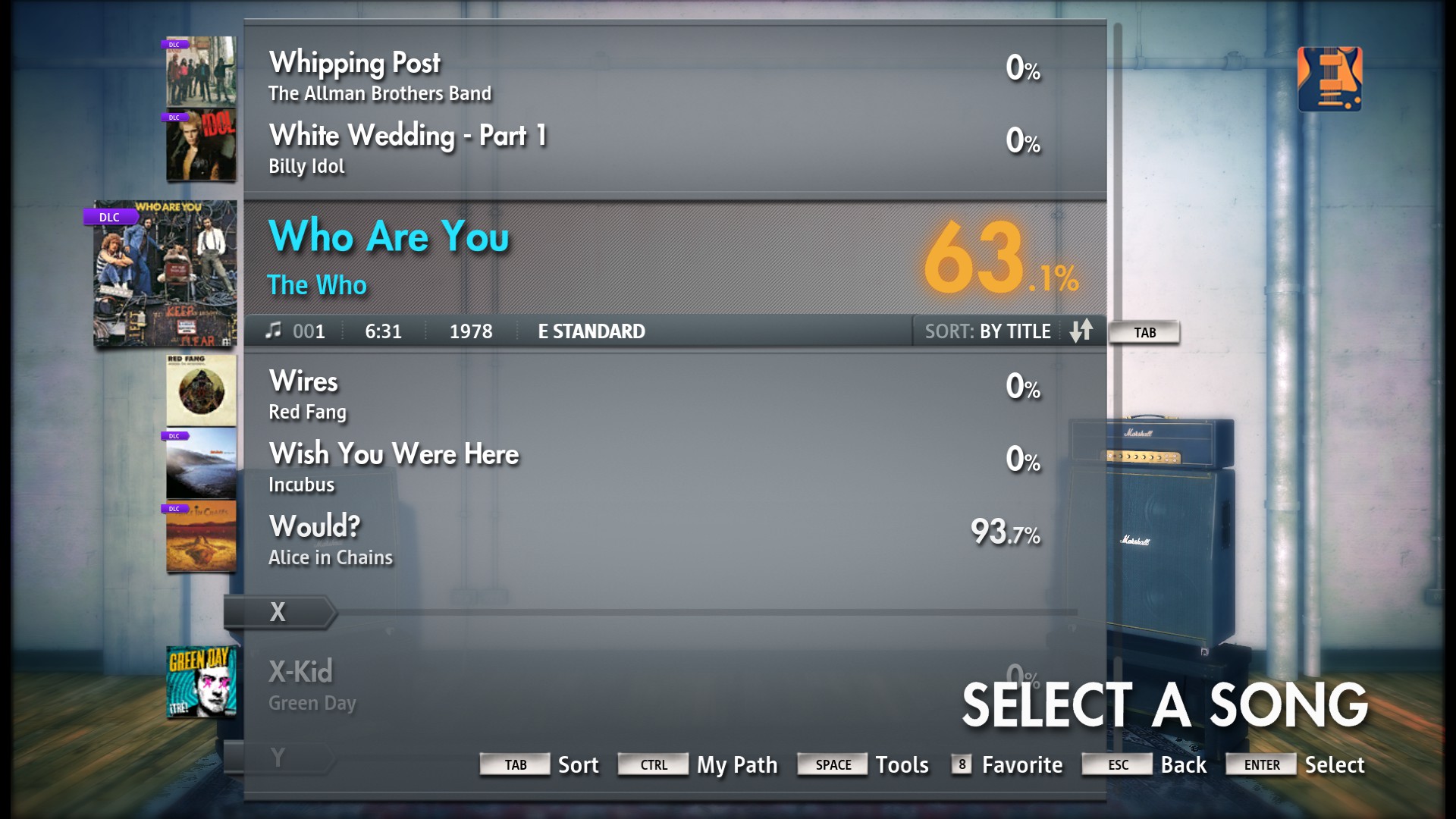Screen dimensions: 1456x819
Task: Open the SORT: BY TITLE dropdown
Action: click(x=987, y=331)
